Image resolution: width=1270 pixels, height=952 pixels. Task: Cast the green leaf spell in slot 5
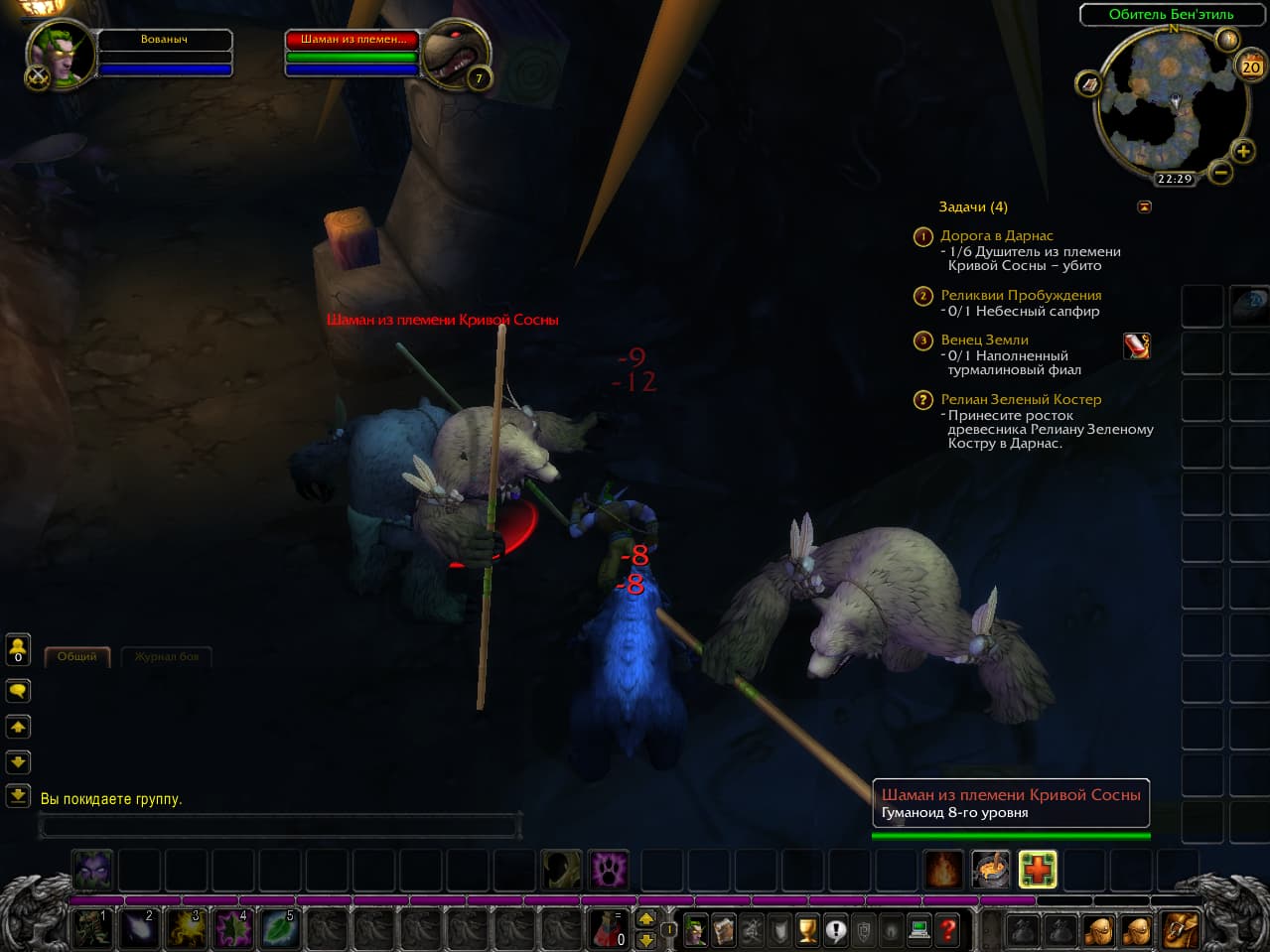click(278, 929)
